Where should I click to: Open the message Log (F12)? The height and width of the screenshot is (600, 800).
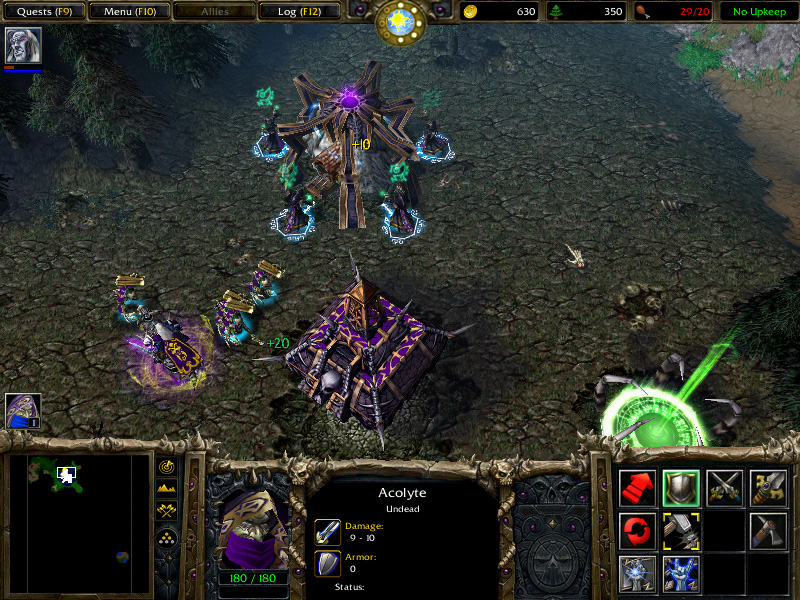tap(298, 12)
